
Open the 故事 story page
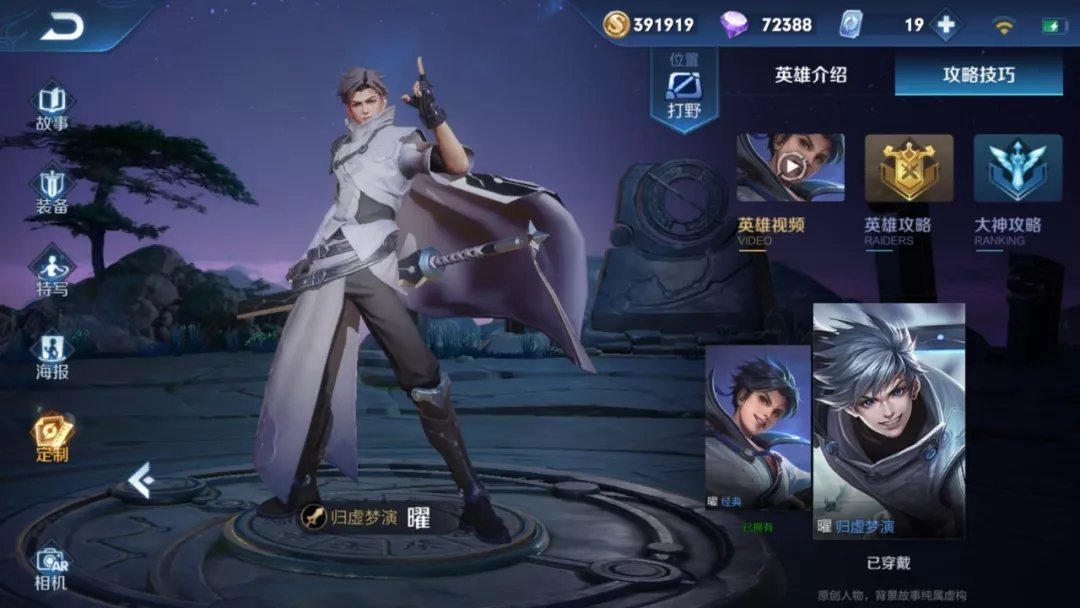(52, 107)
